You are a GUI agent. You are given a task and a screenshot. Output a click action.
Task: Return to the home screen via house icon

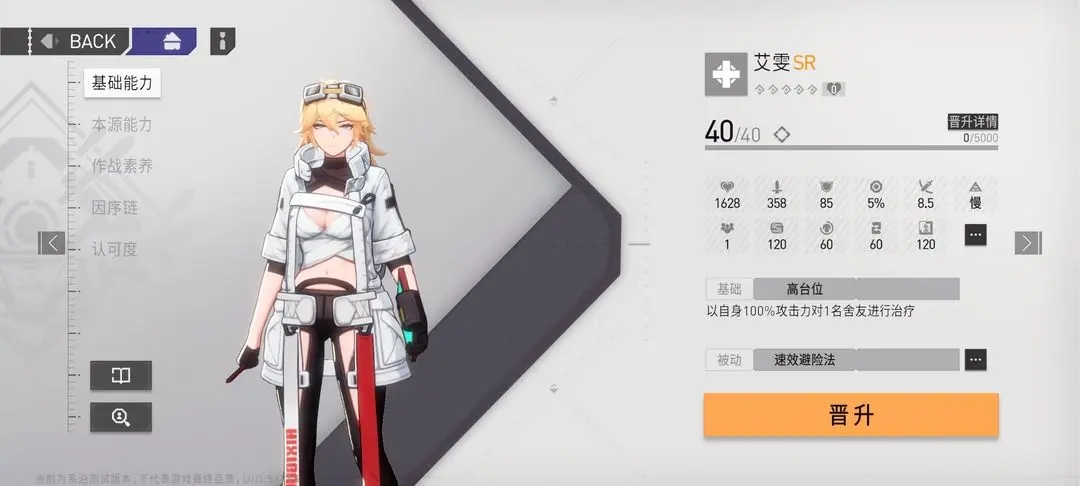tap(170, 41)
